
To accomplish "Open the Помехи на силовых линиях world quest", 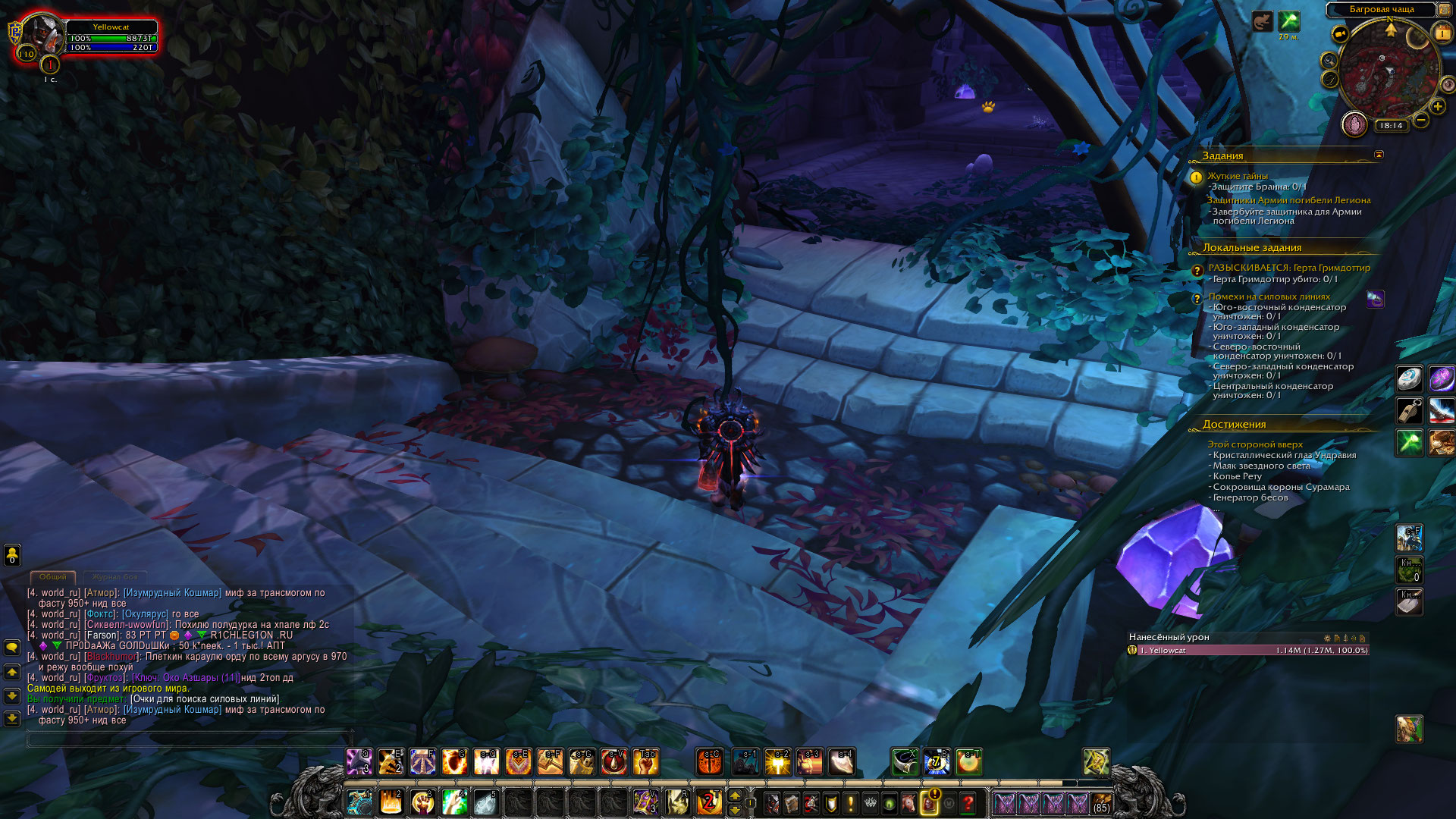I will [x=1269, y=297].
